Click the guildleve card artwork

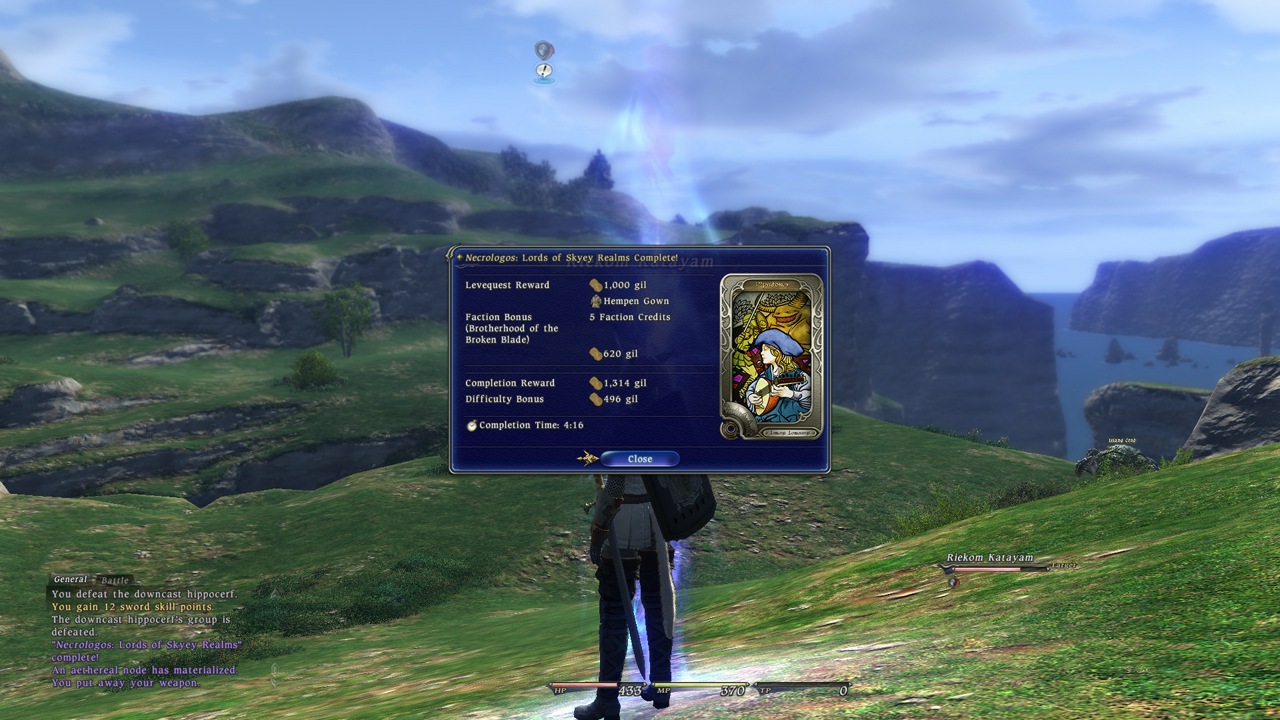point(773,354)
